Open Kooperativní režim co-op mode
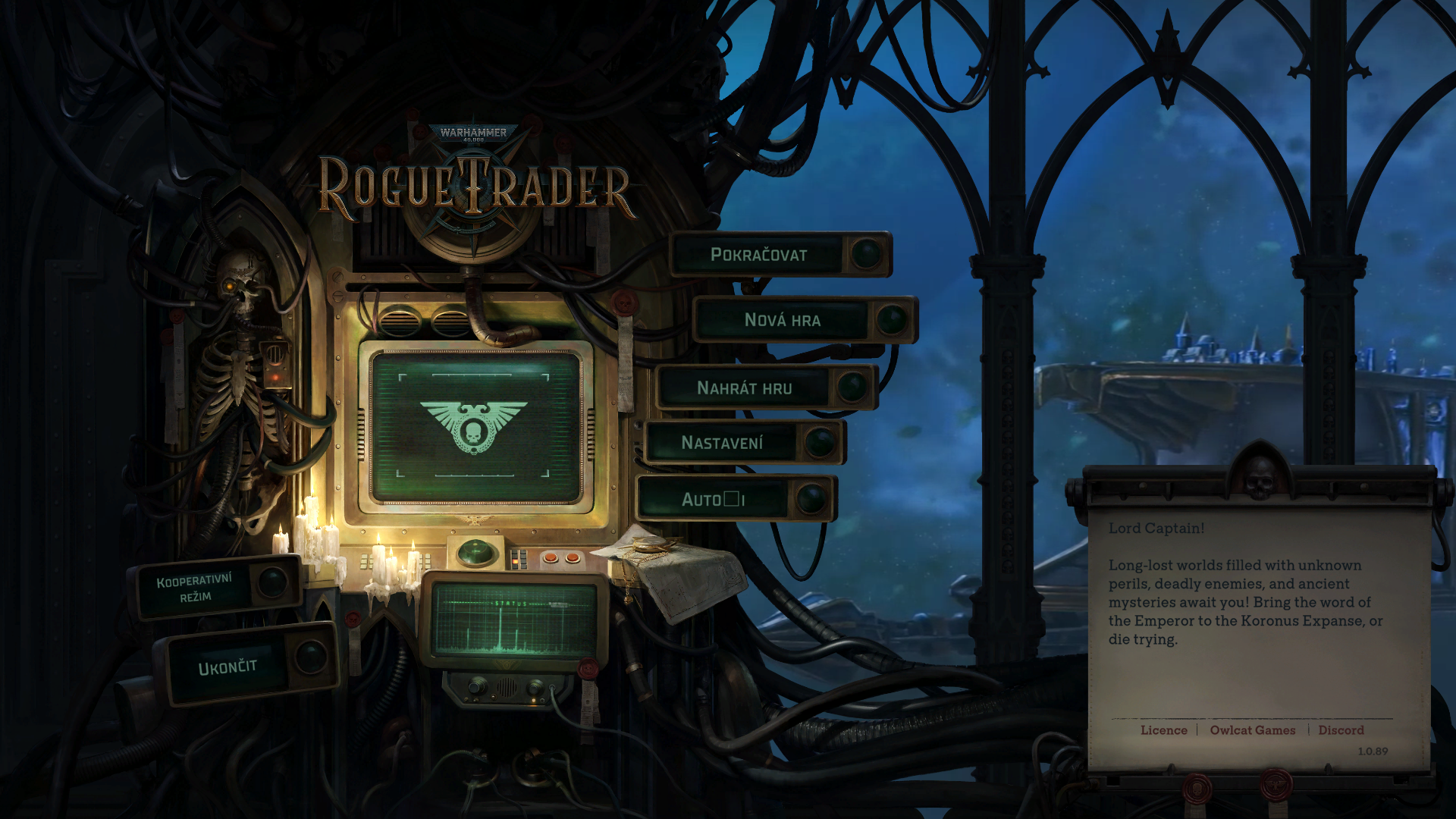Viewport: 1456px width, 819px height. click(x=195, y=588)
